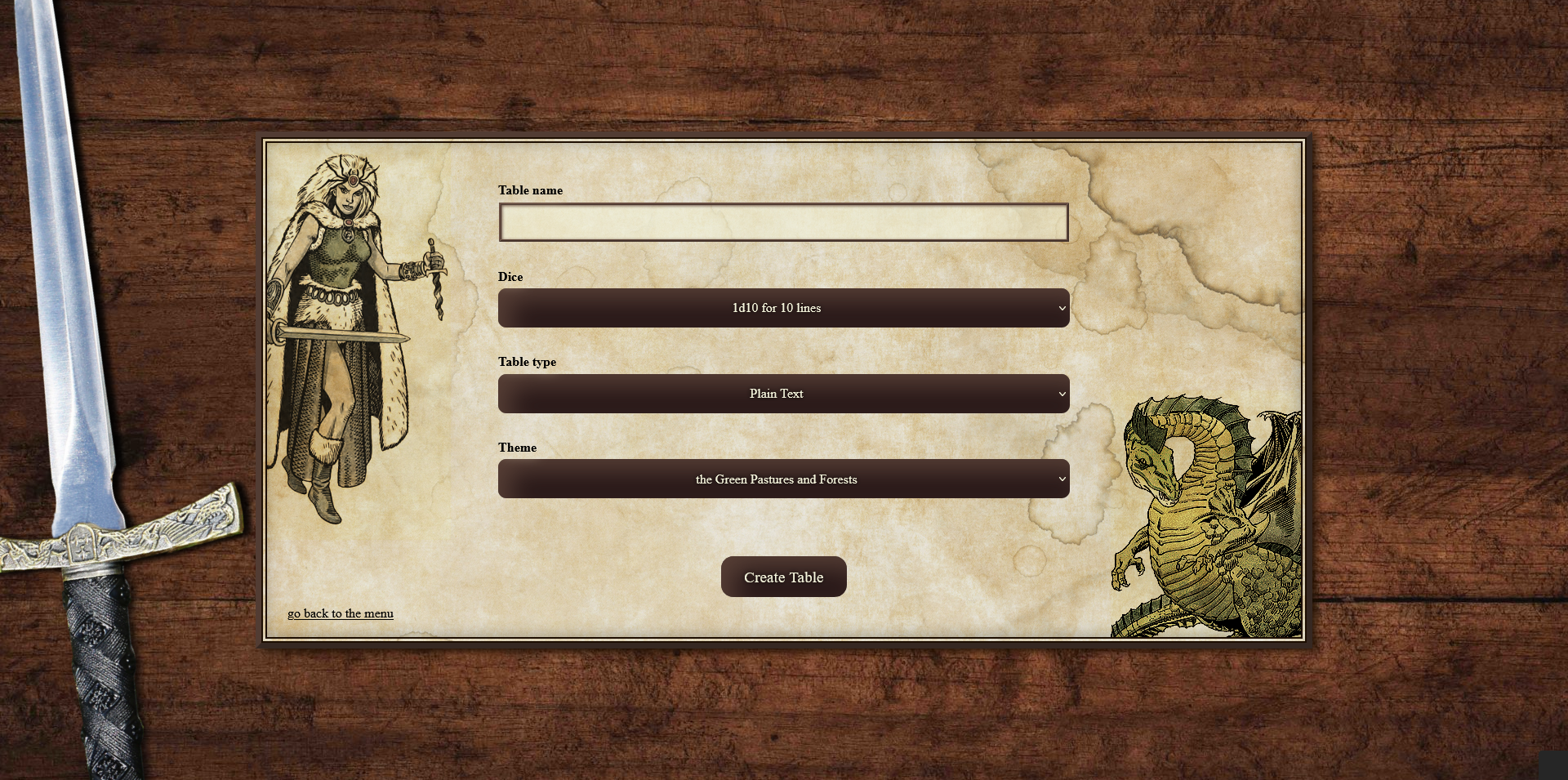1568x780 pixels.
Task: Click the chevron on the Table type dropdown
Action: click(1060, 394)
